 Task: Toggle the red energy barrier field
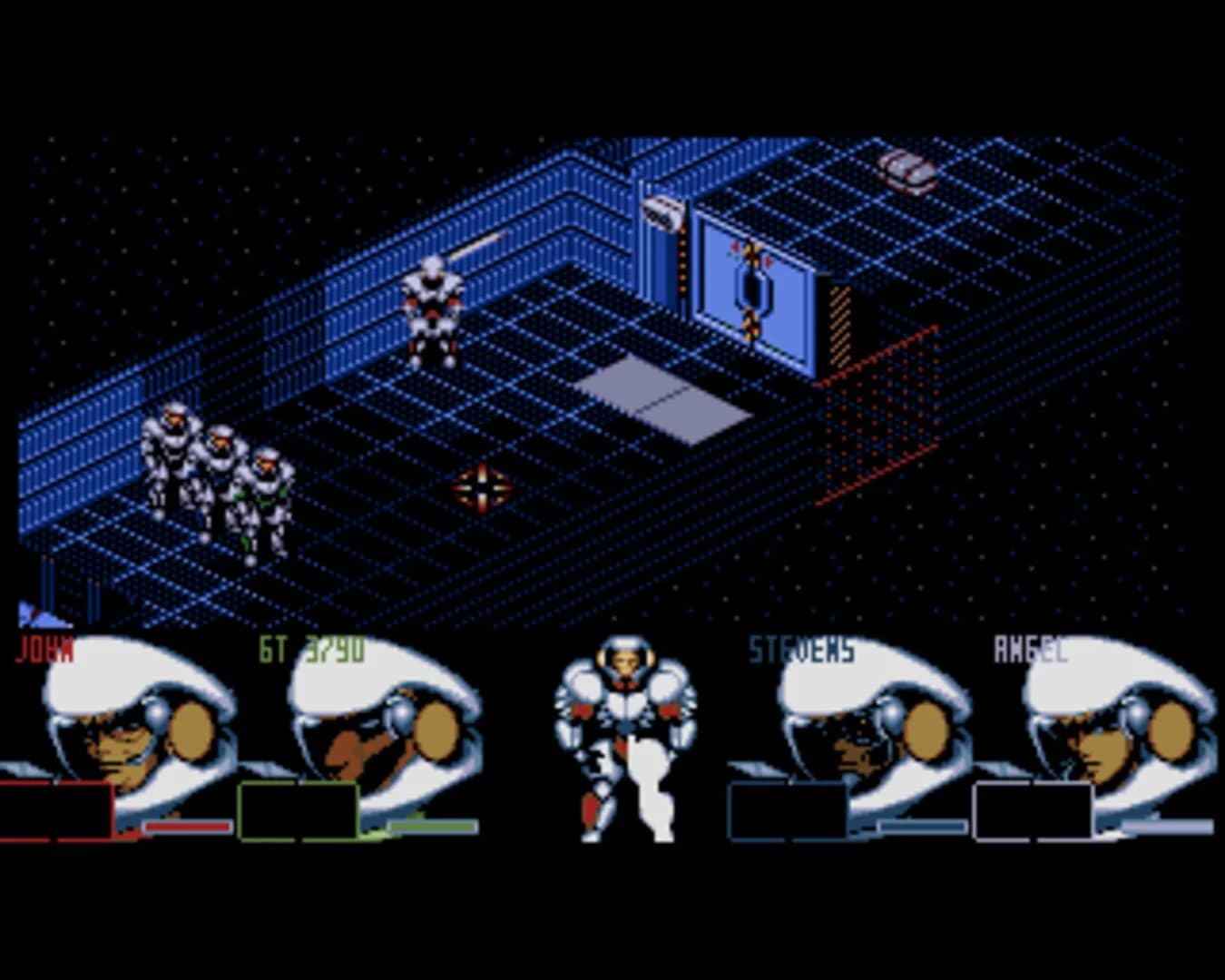coord(876,413)
